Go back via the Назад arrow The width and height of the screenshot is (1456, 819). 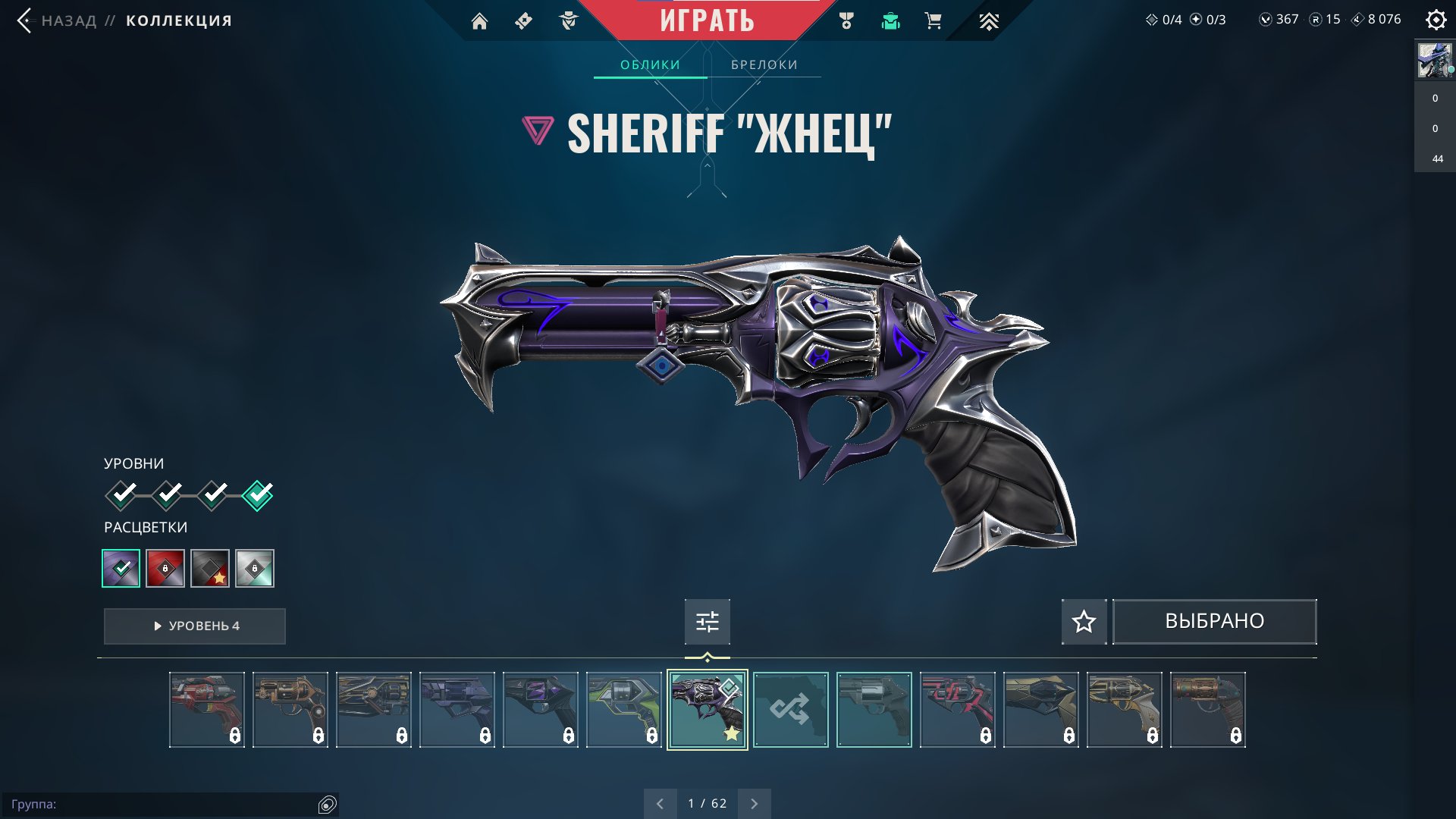tap(26, 20)
